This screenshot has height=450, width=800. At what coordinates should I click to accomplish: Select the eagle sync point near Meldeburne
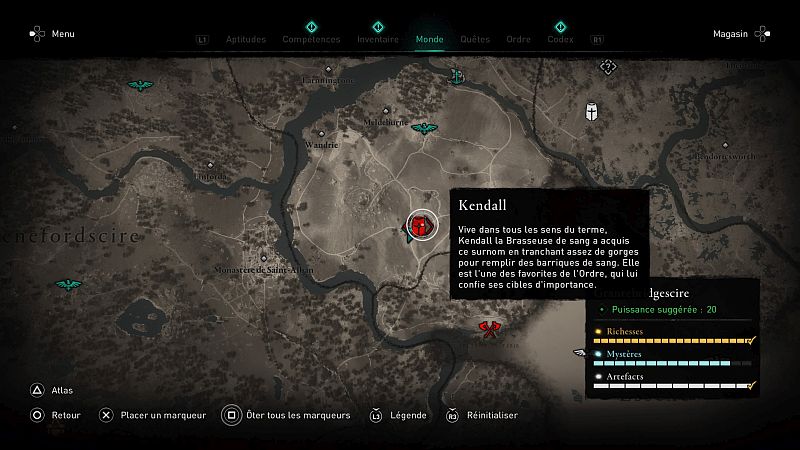[x=426, y=129]
